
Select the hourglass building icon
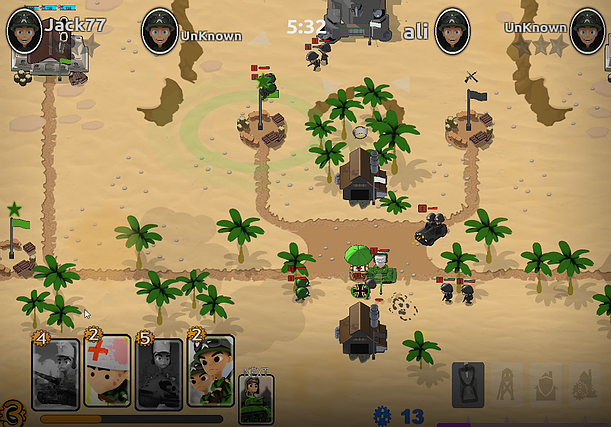pyautogui.click(x=468, y=385)
